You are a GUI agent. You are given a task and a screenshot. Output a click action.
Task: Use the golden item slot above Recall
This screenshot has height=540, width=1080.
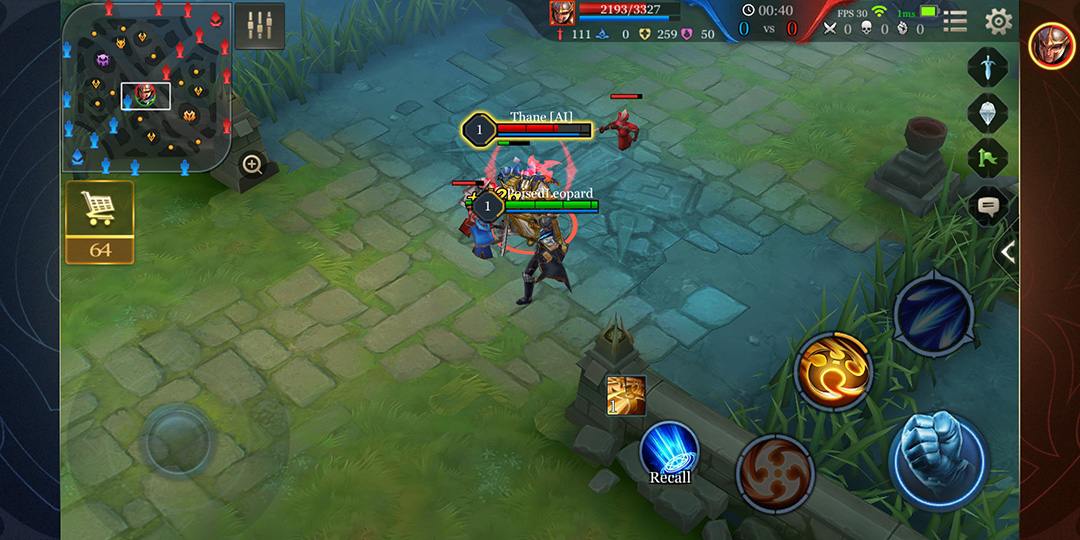pos(626,395)
